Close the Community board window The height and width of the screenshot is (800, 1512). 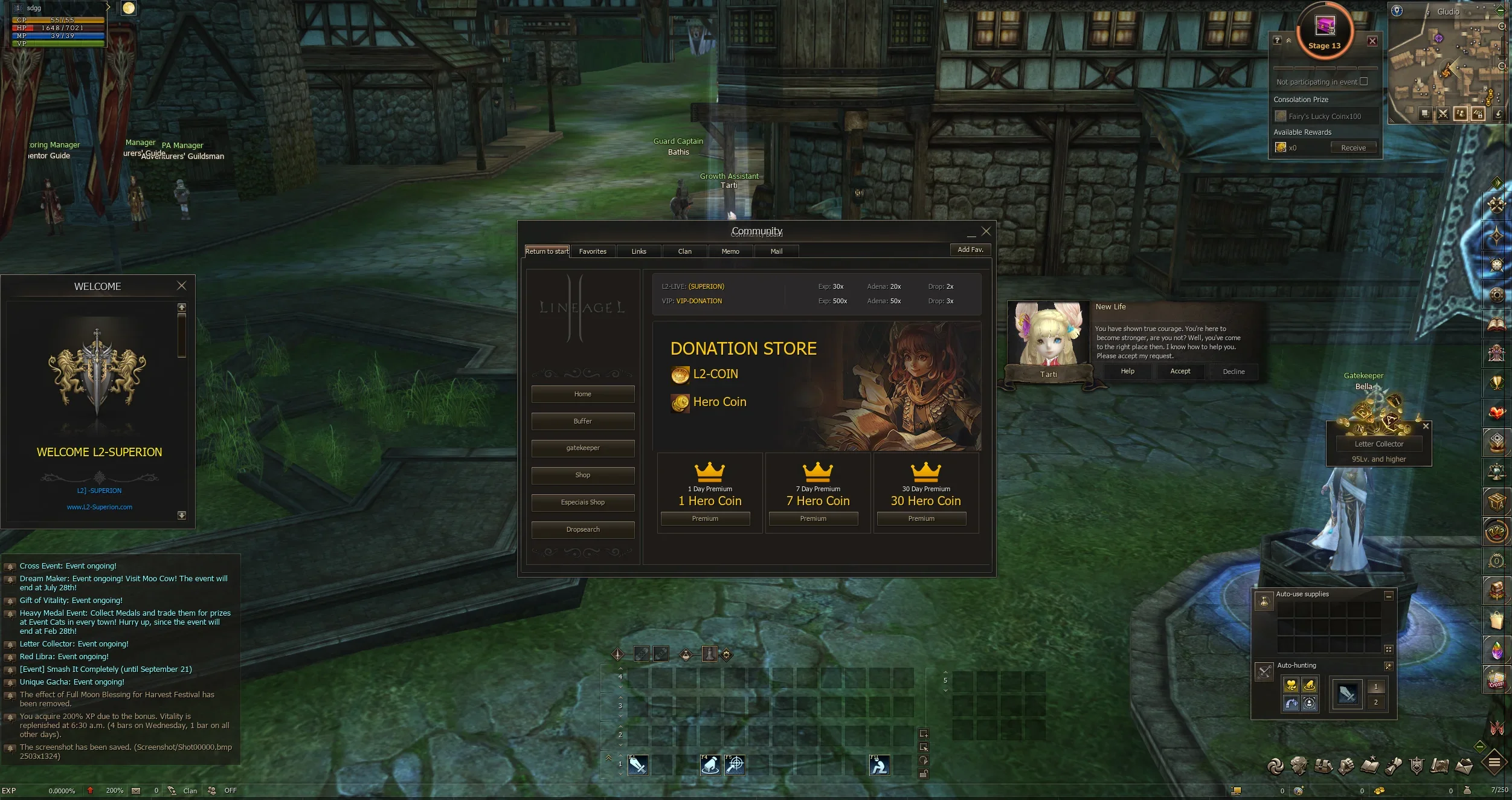(986, 231)
